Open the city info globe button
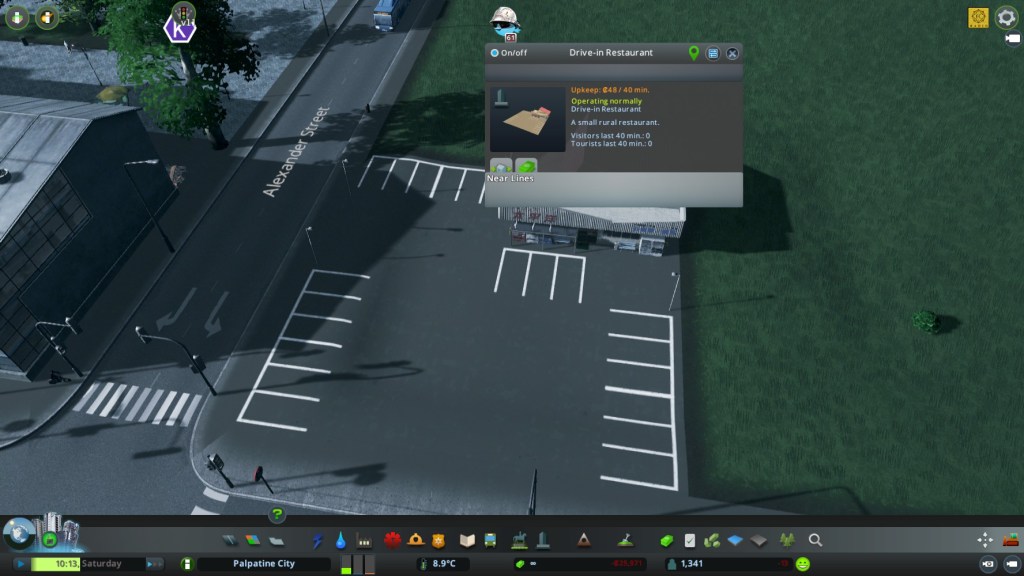This screenshot has width=1024, height=576. coord(17,533)
